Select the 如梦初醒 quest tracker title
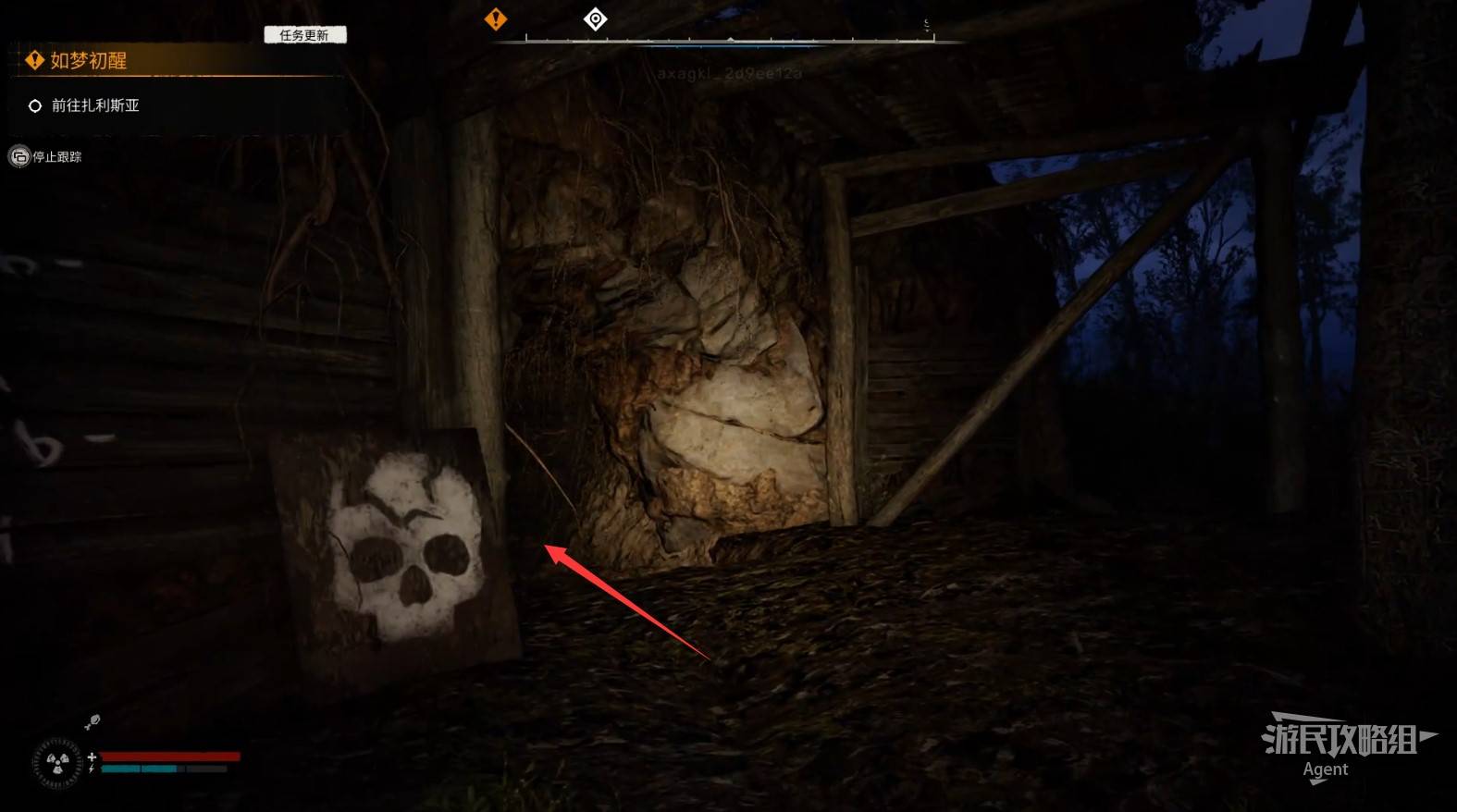 [88, 61]
